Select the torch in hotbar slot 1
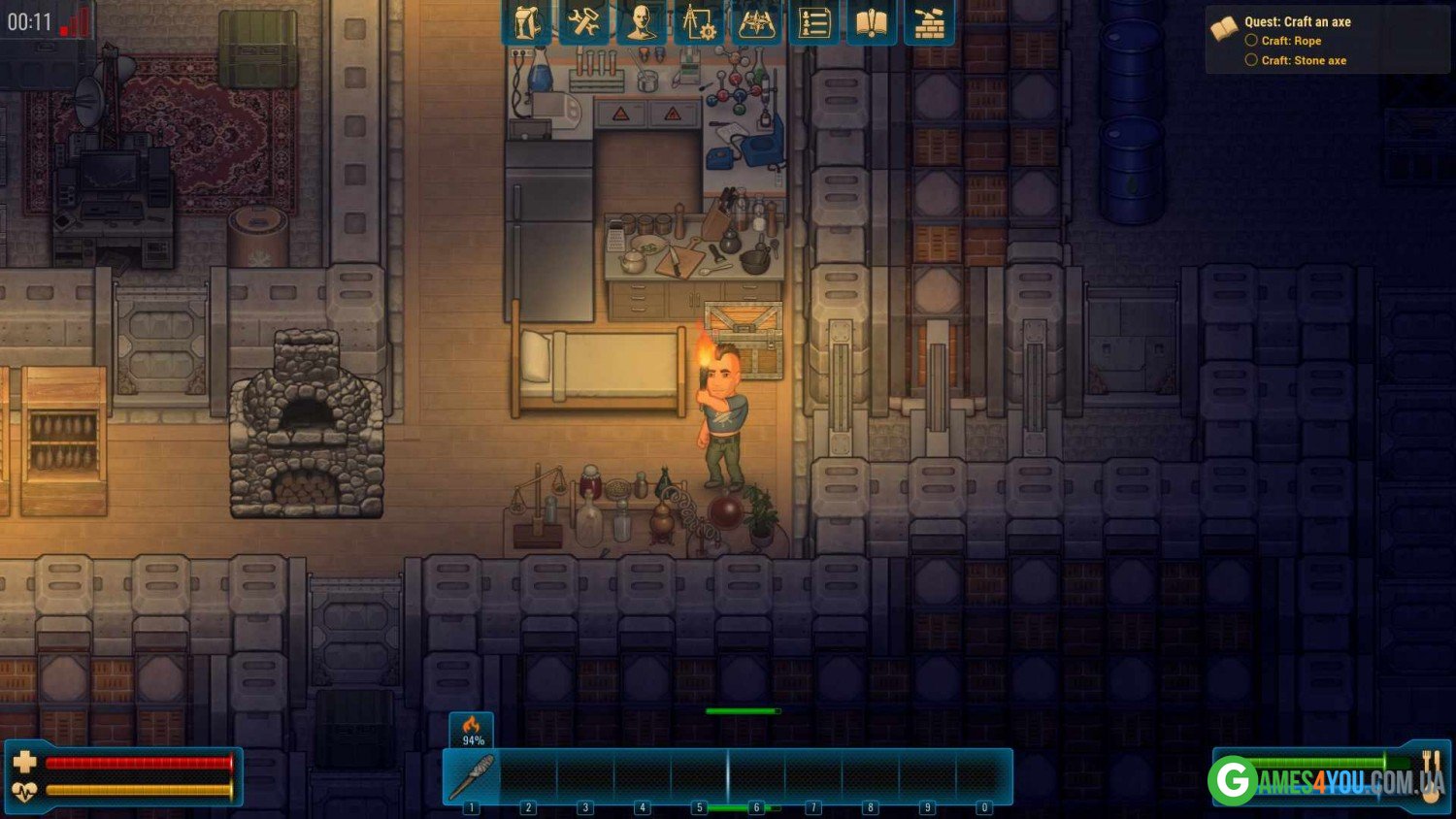The image size is (1456, 819). pyautogui.click(x=473, y=776)
